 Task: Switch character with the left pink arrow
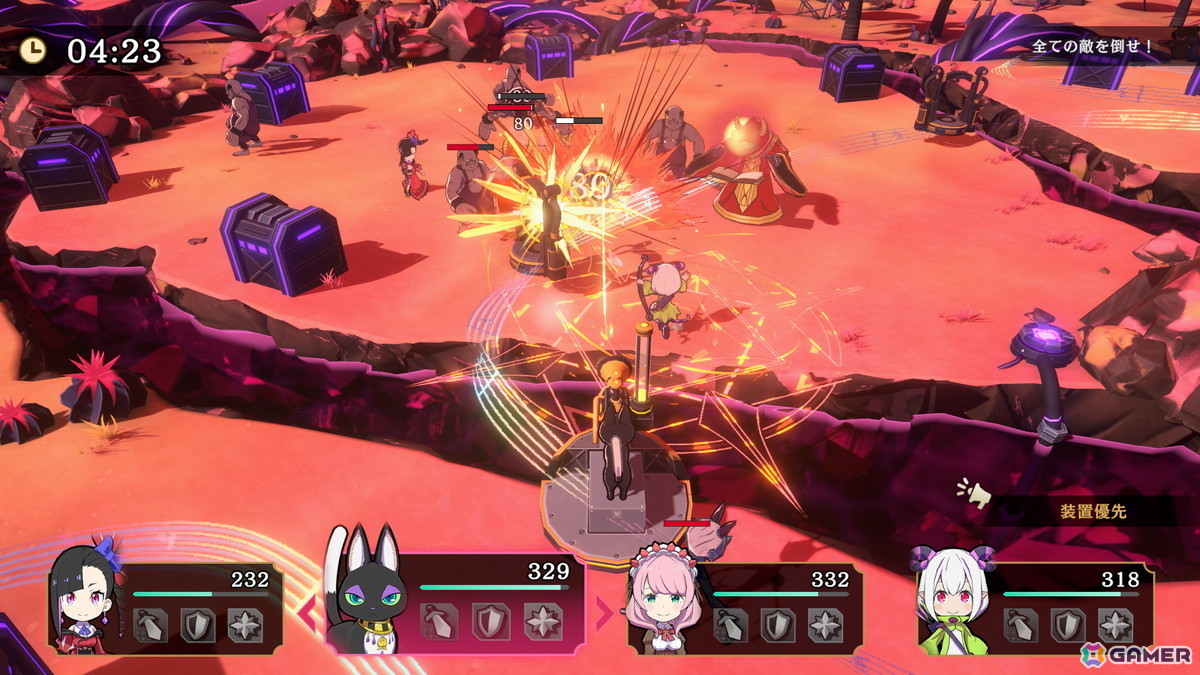click(307, 613)
